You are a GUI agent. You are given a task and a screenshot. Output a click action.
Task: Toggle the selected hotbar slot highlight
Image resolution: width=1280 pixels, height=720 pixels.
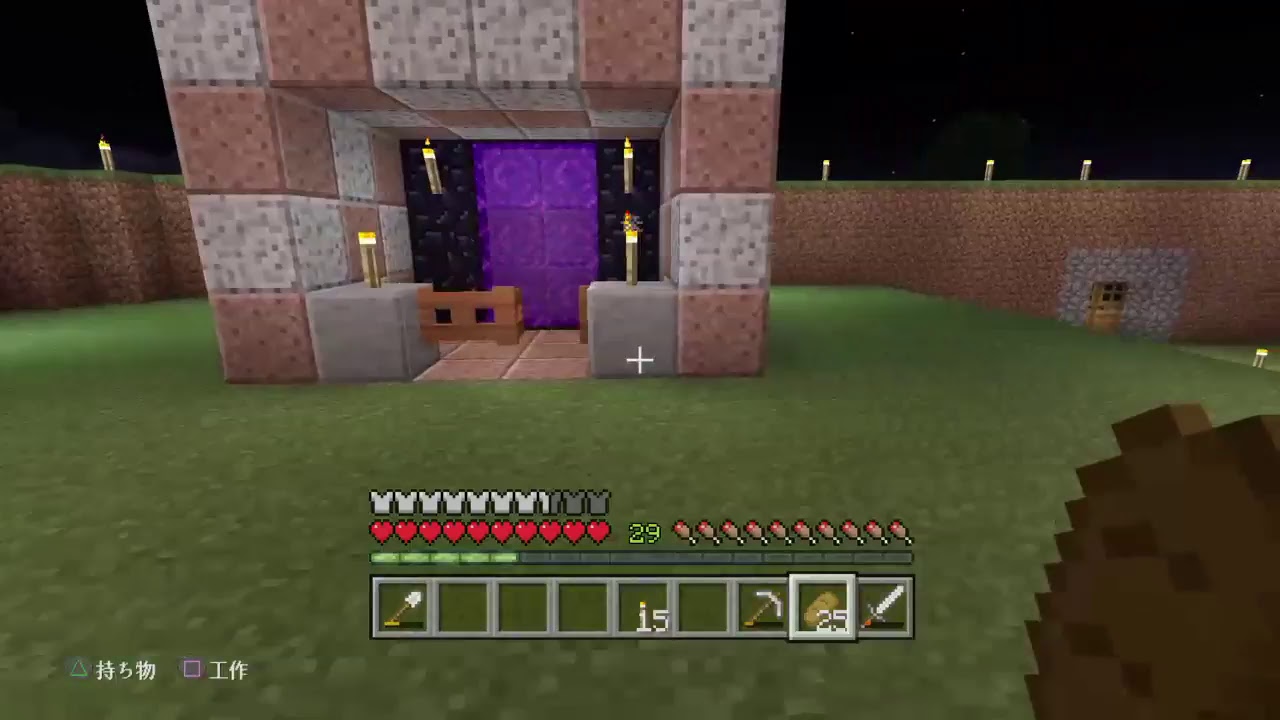822,607
